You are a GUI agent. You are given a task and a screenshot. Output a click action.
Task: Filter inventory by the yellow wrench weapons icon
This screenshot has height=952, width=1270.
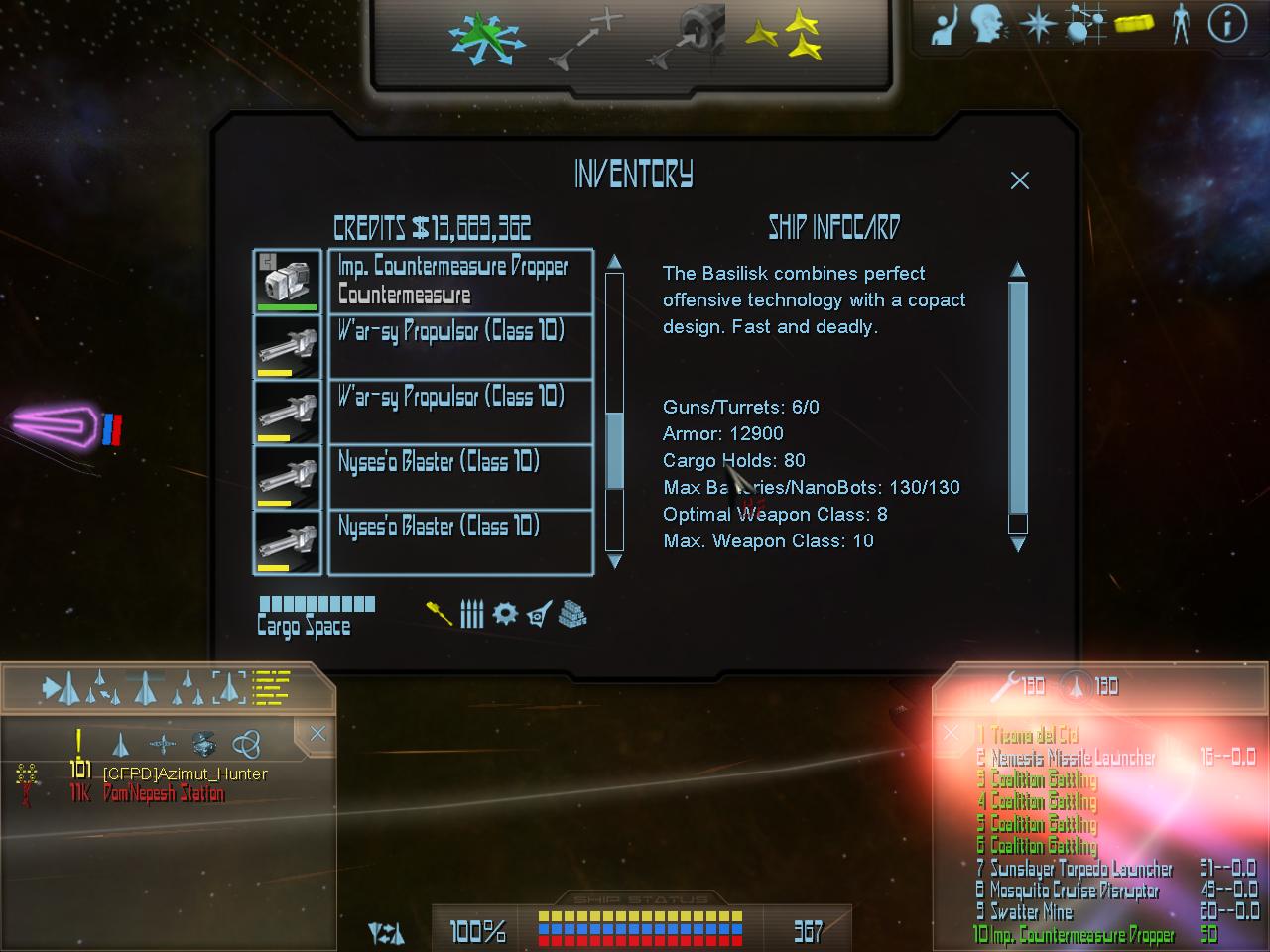(x=439, y=614)
